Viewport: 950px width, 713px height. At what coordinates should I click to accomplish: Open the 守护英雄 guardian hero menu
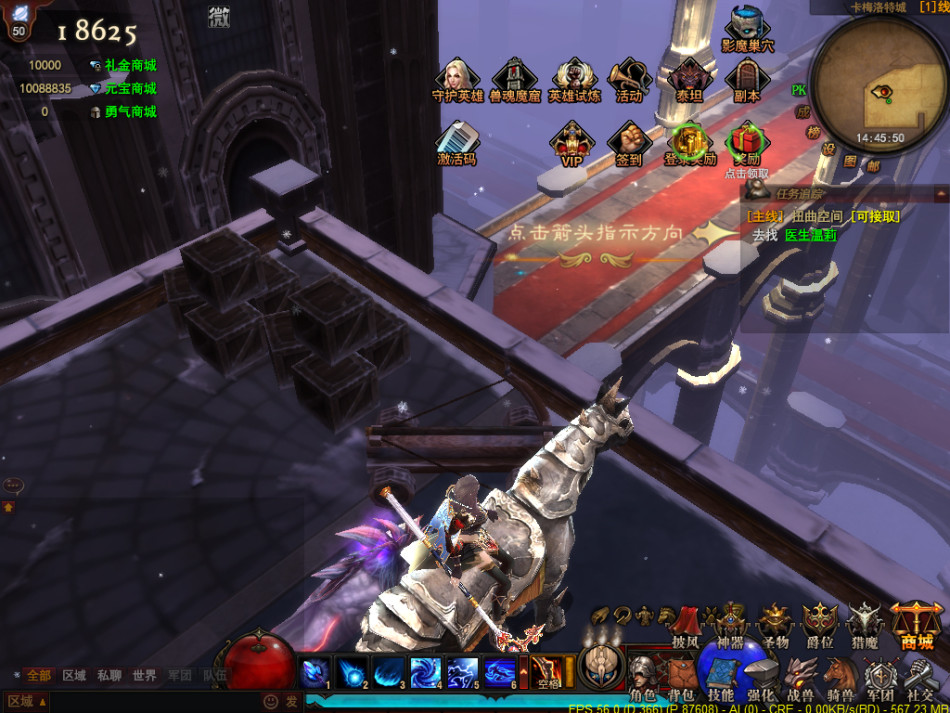(458, 79)
